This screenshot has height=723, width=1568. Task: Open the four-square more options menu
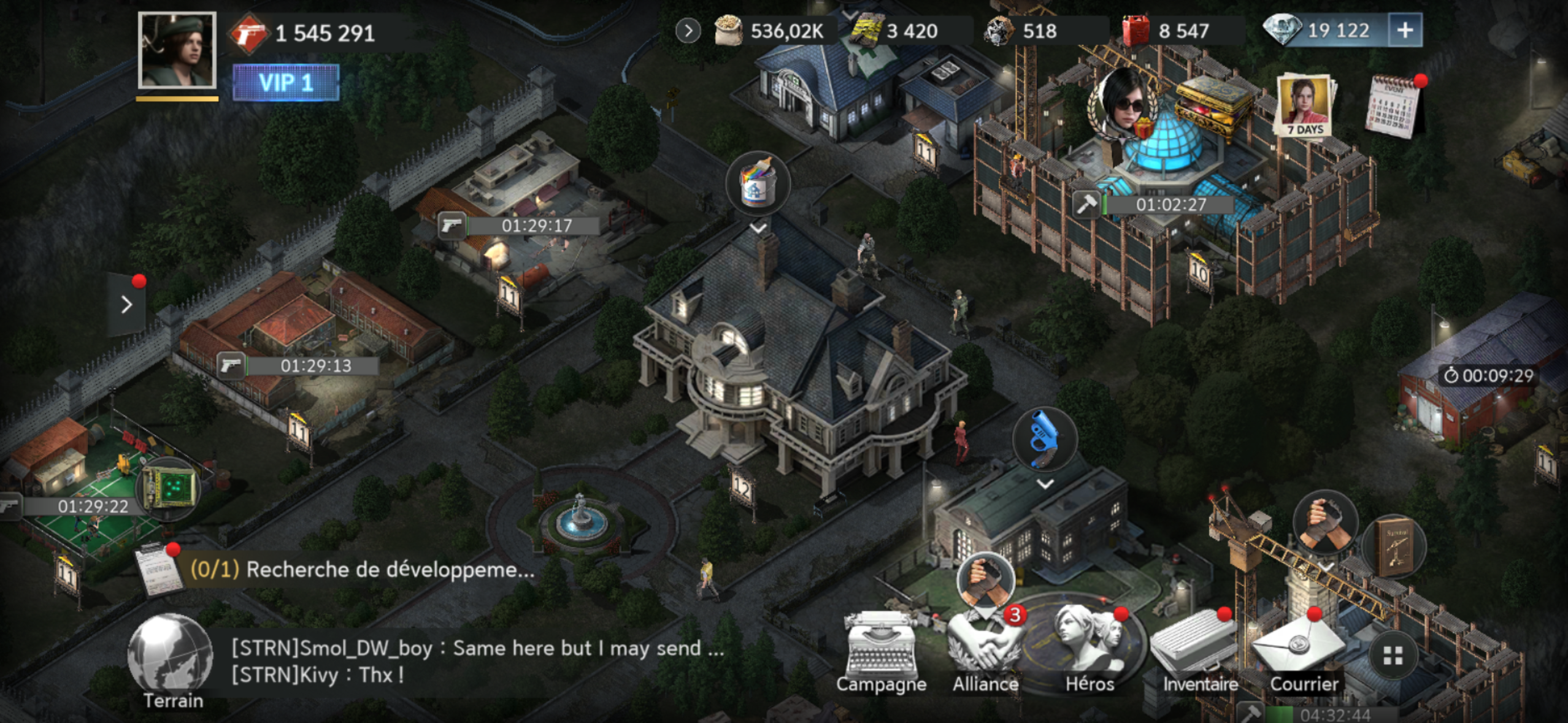pos(1393,656)
